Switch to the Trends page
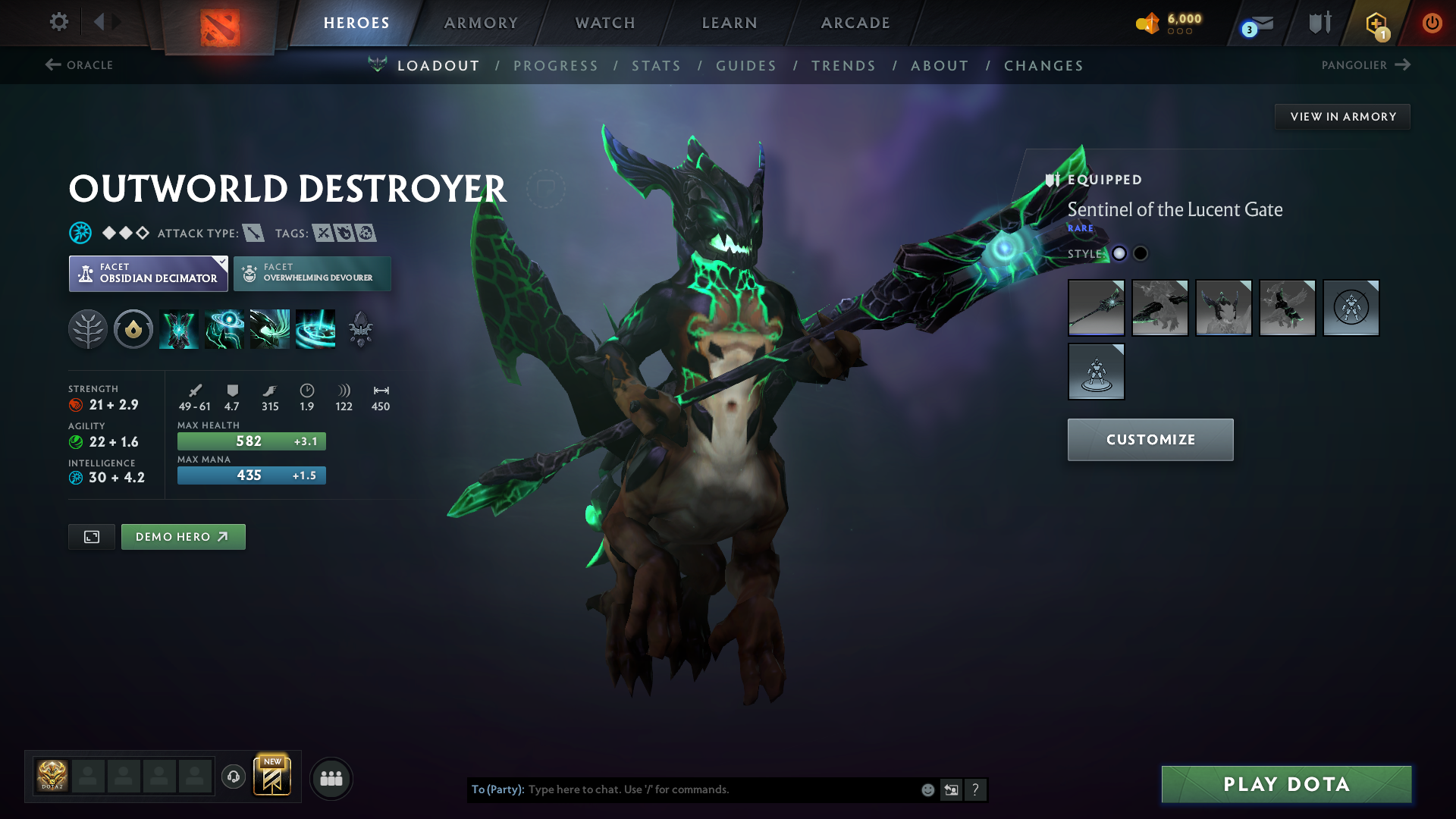The image size is (1456, 819). tap(843, 66)
